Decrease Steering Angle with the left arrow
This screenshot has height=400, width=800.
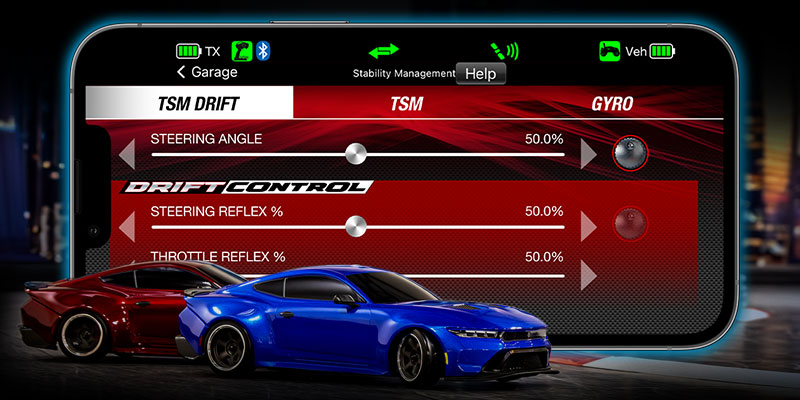pyautogui.click(x=126, y=154)
